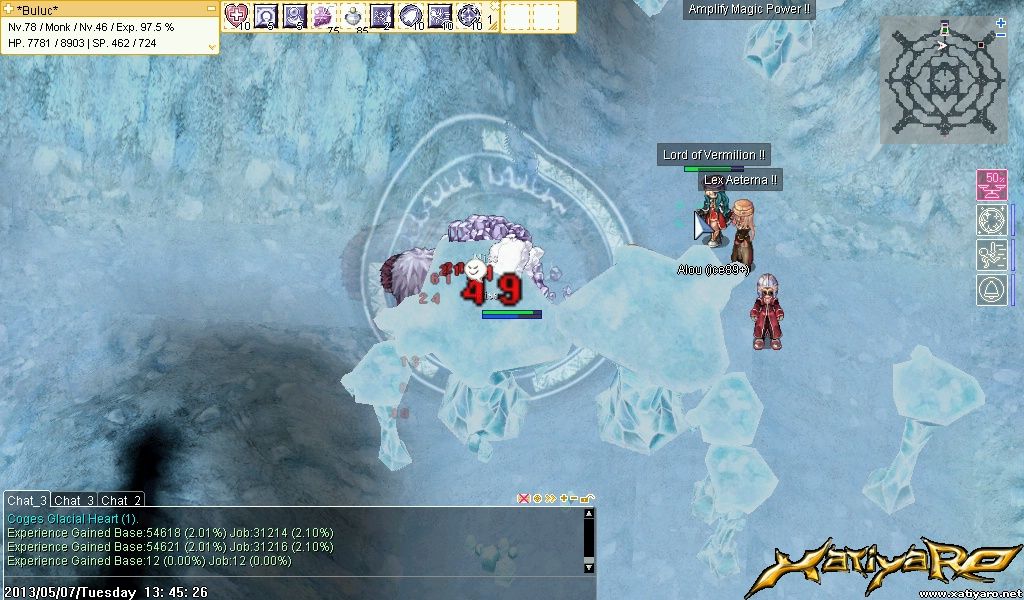Image resolution: width=1024 pixels, height=600 pixels.
Task: Close the chat tab with red X
Action: [x=523, y=498]
